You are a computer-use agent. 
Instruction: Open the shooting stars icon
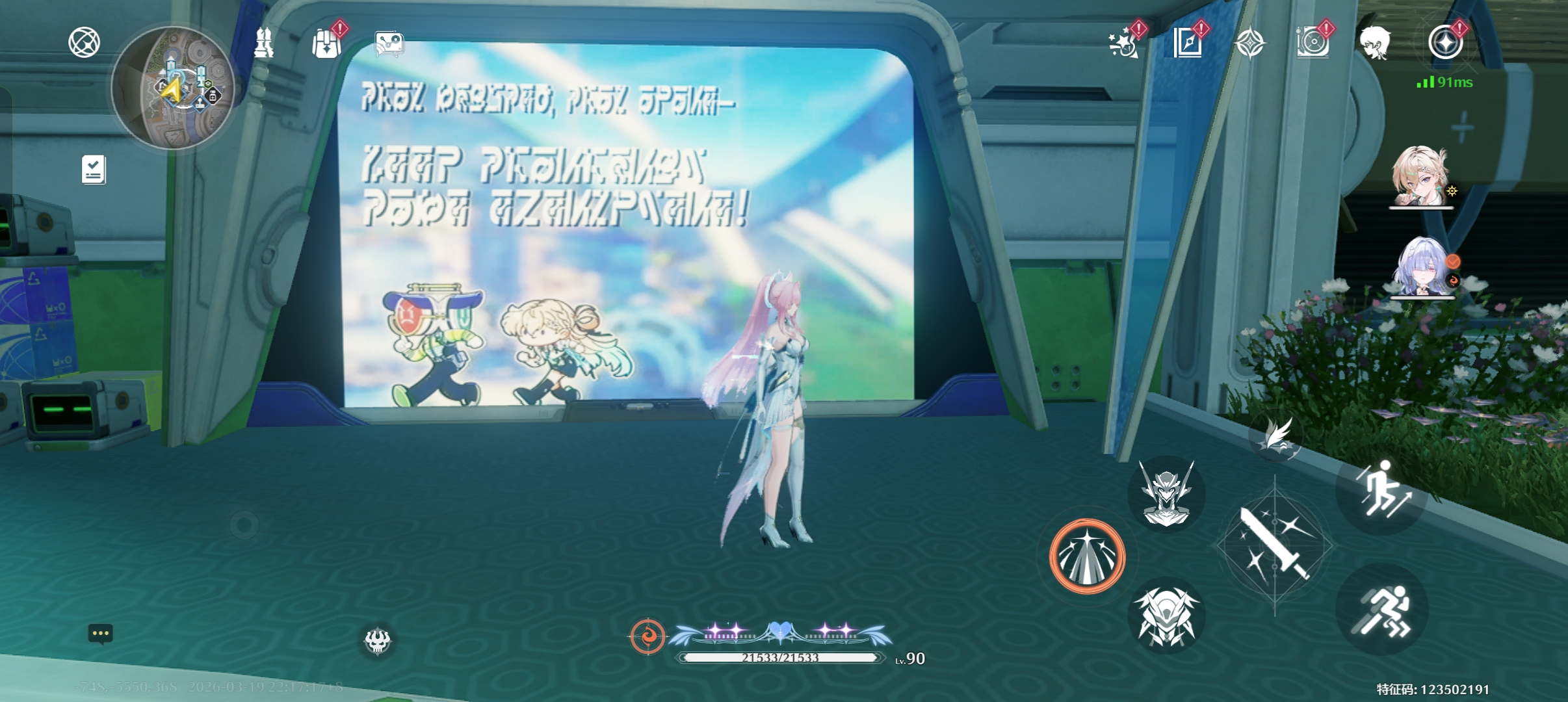[1124, 44]
